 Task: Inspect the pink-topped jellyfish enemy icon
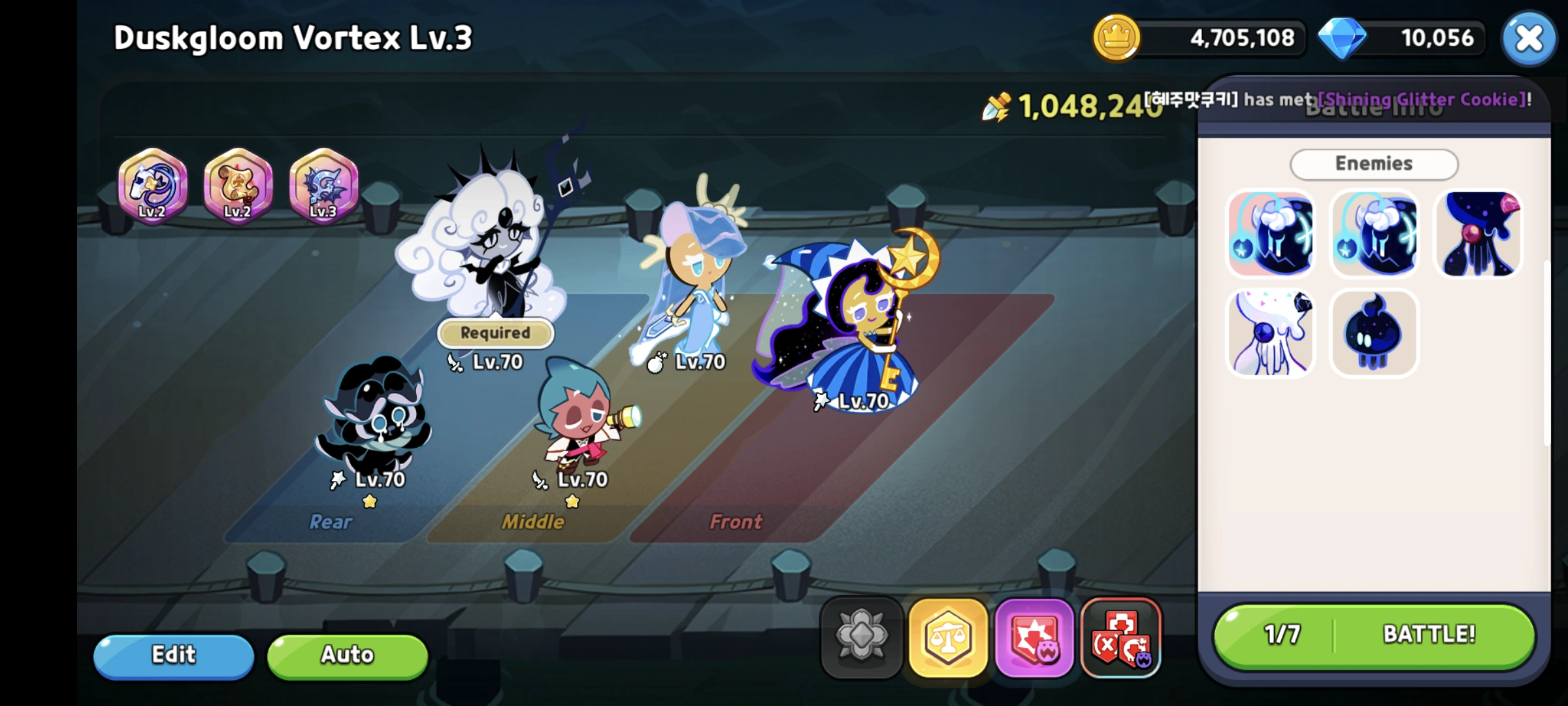[x=1478, y=235]
